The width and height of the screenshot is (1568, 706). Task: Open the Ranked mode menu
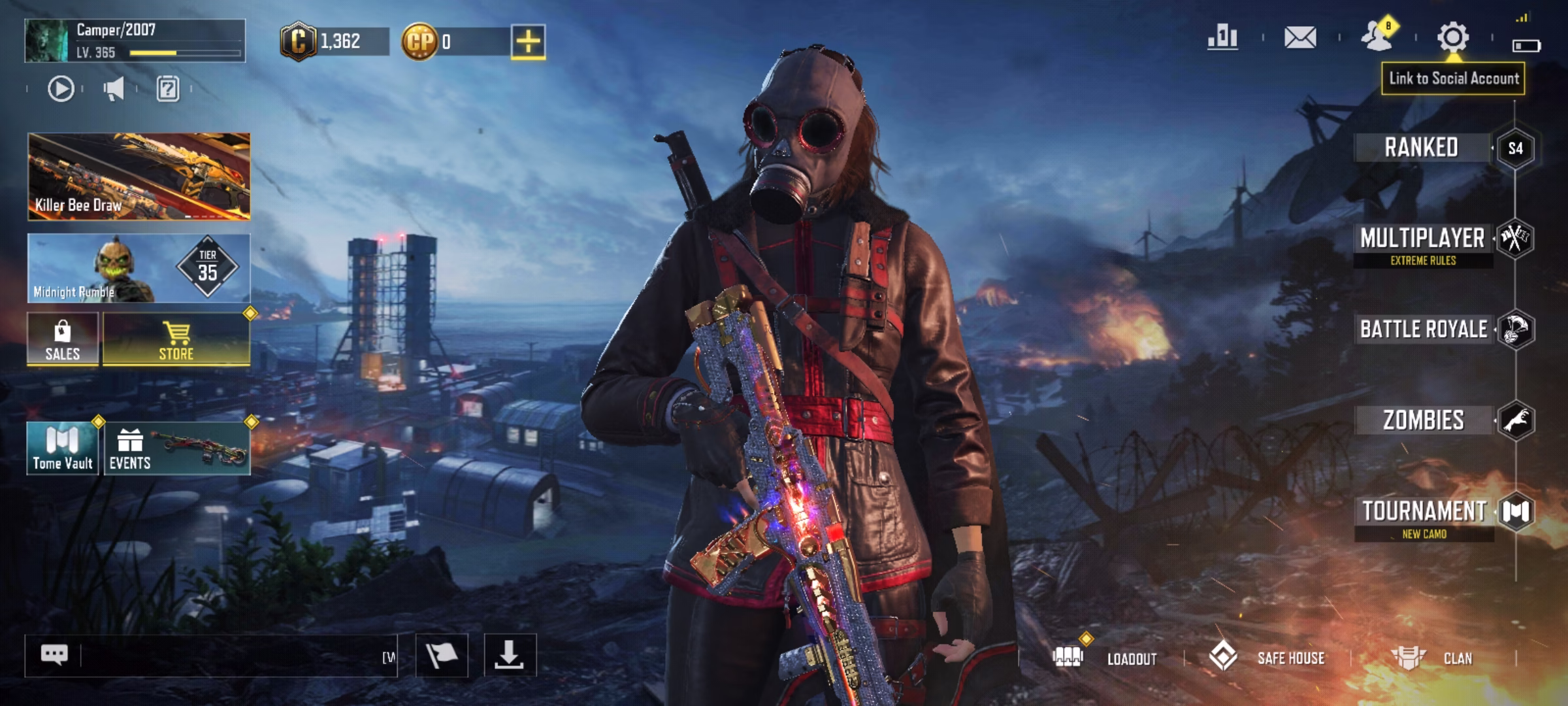[x=1422, y=148]
